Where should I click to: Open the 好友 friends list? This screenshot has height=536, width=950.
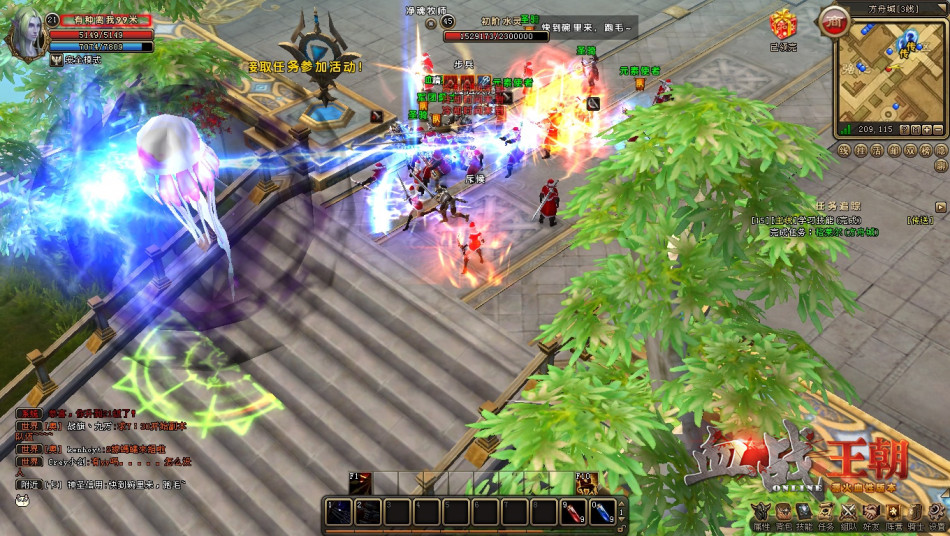click(x=870, y=513)
